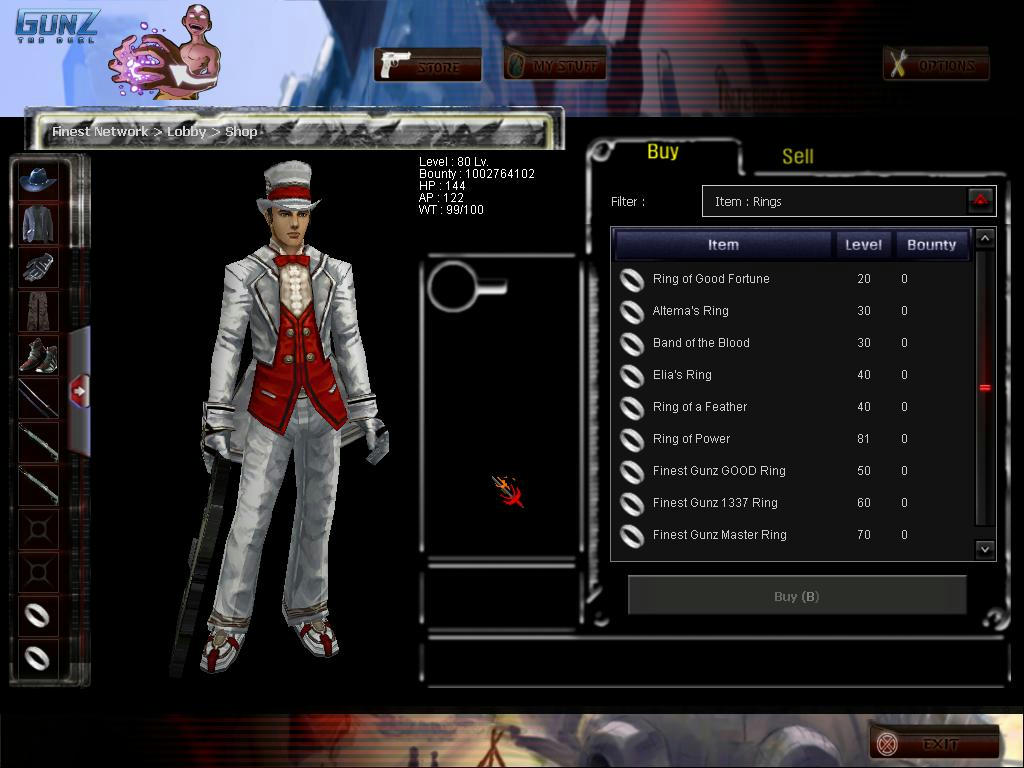
Task: Choose the Ring of Power row
Action: [x=691, y=439]
